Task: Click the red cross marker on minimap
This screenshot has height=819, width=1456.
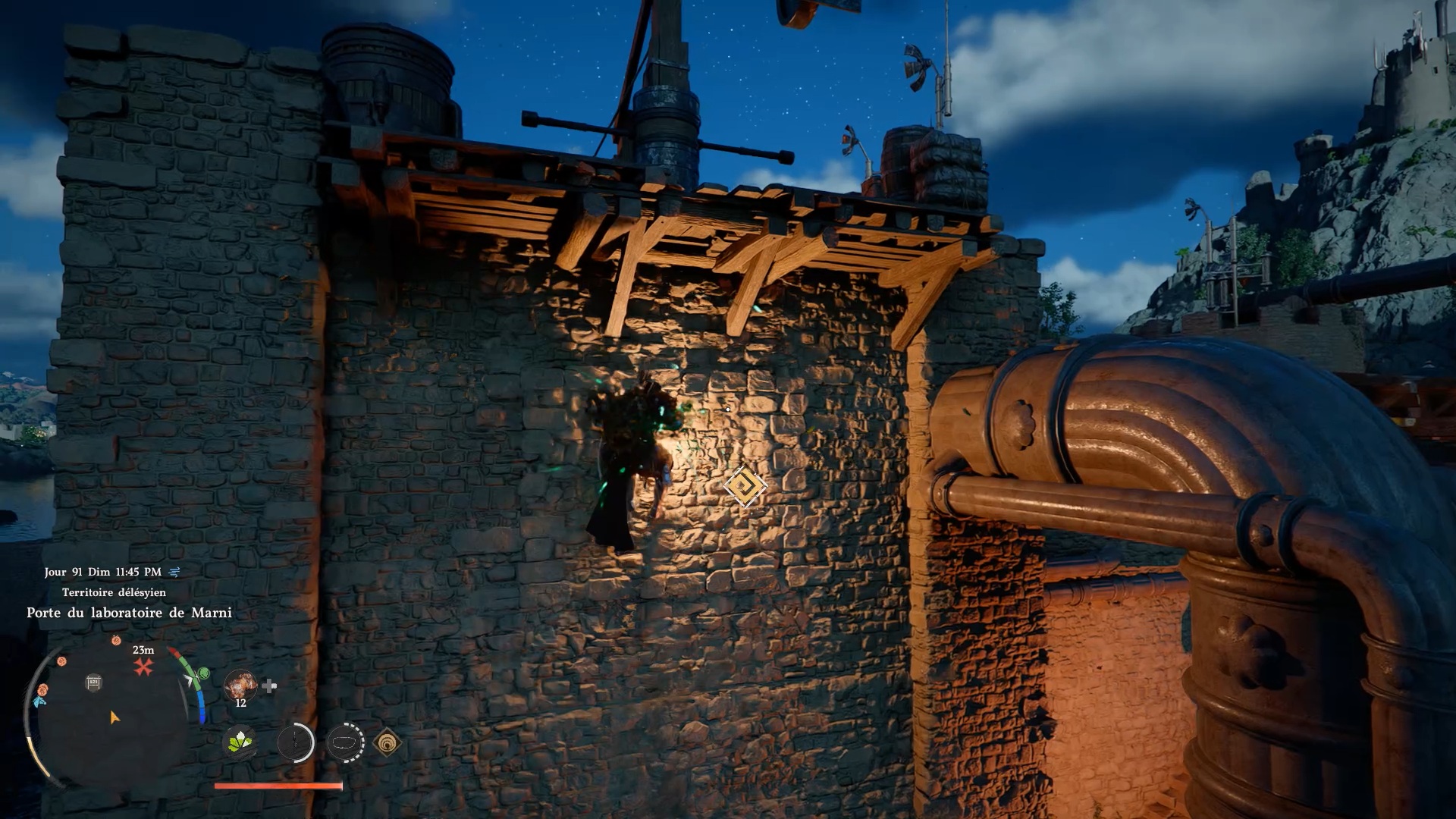Action: 143,667
